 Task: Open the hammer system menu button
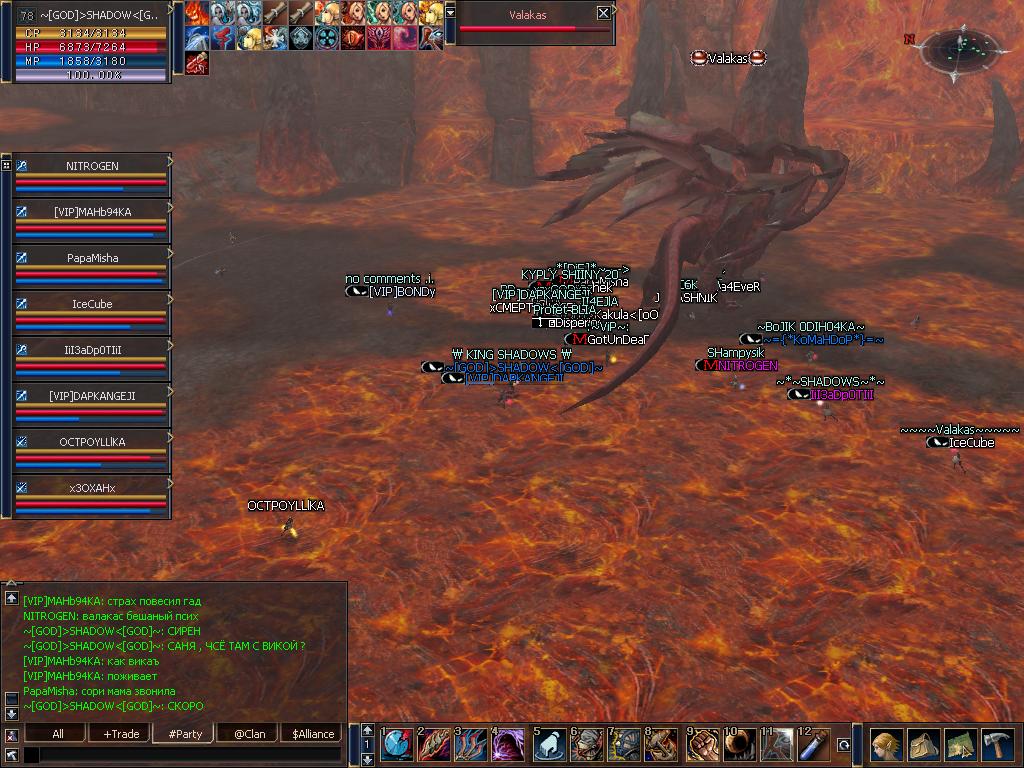coord(997,745)
